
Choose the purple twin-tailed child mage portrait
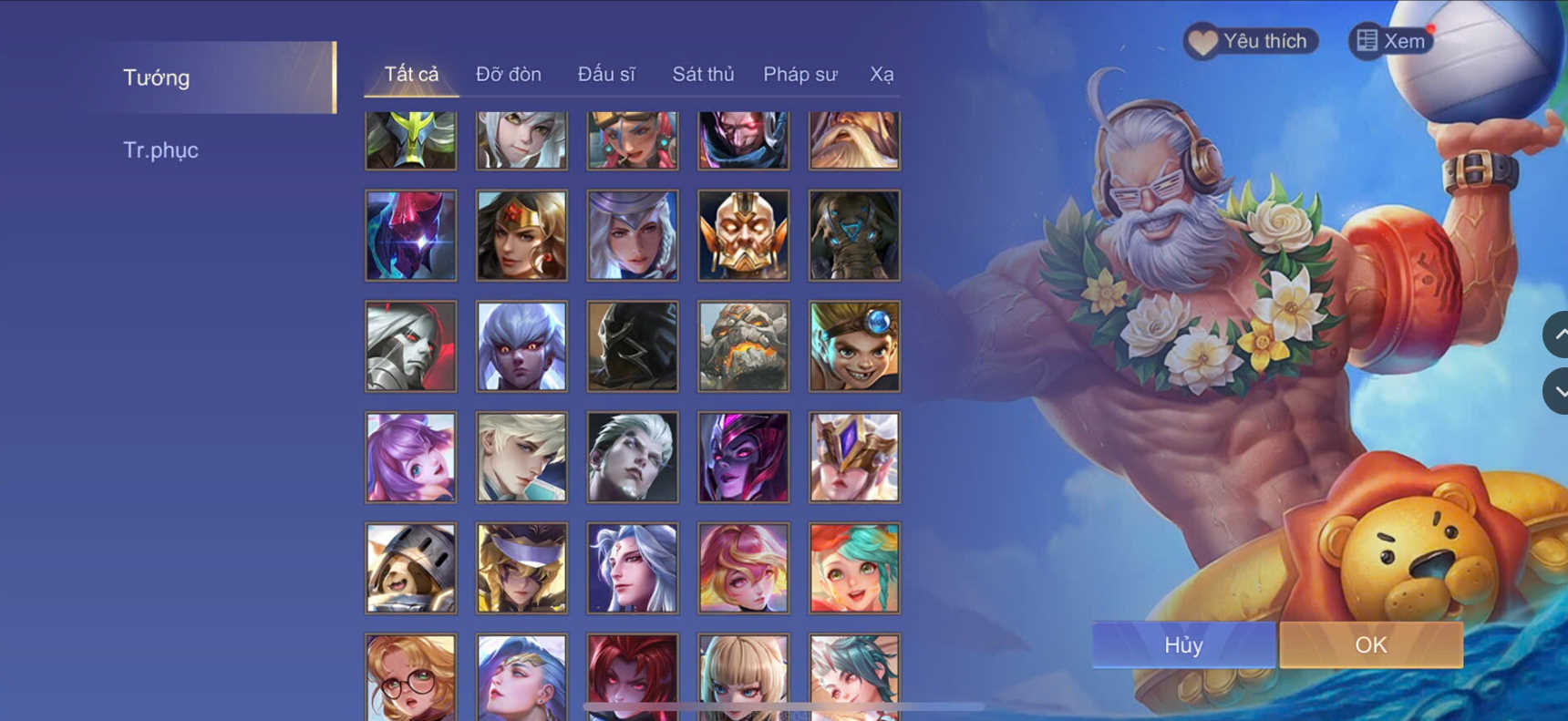[410, 456]
